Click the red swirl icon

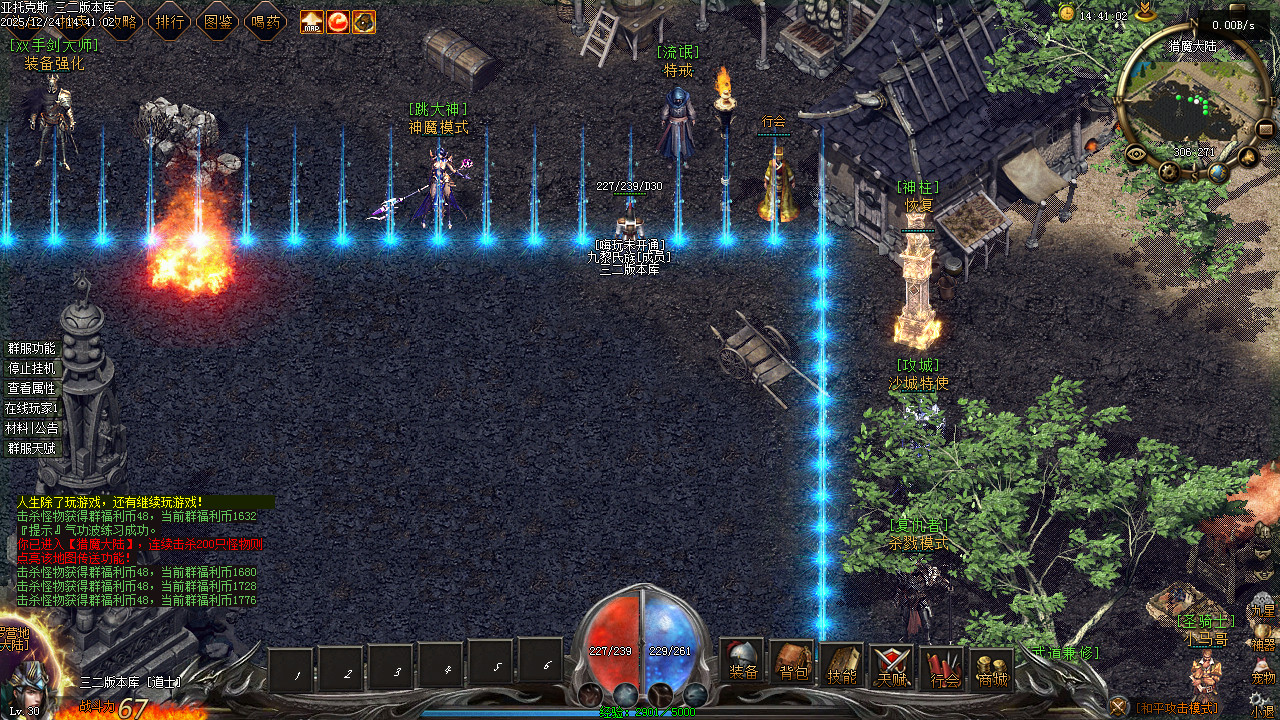coord(338,21)
